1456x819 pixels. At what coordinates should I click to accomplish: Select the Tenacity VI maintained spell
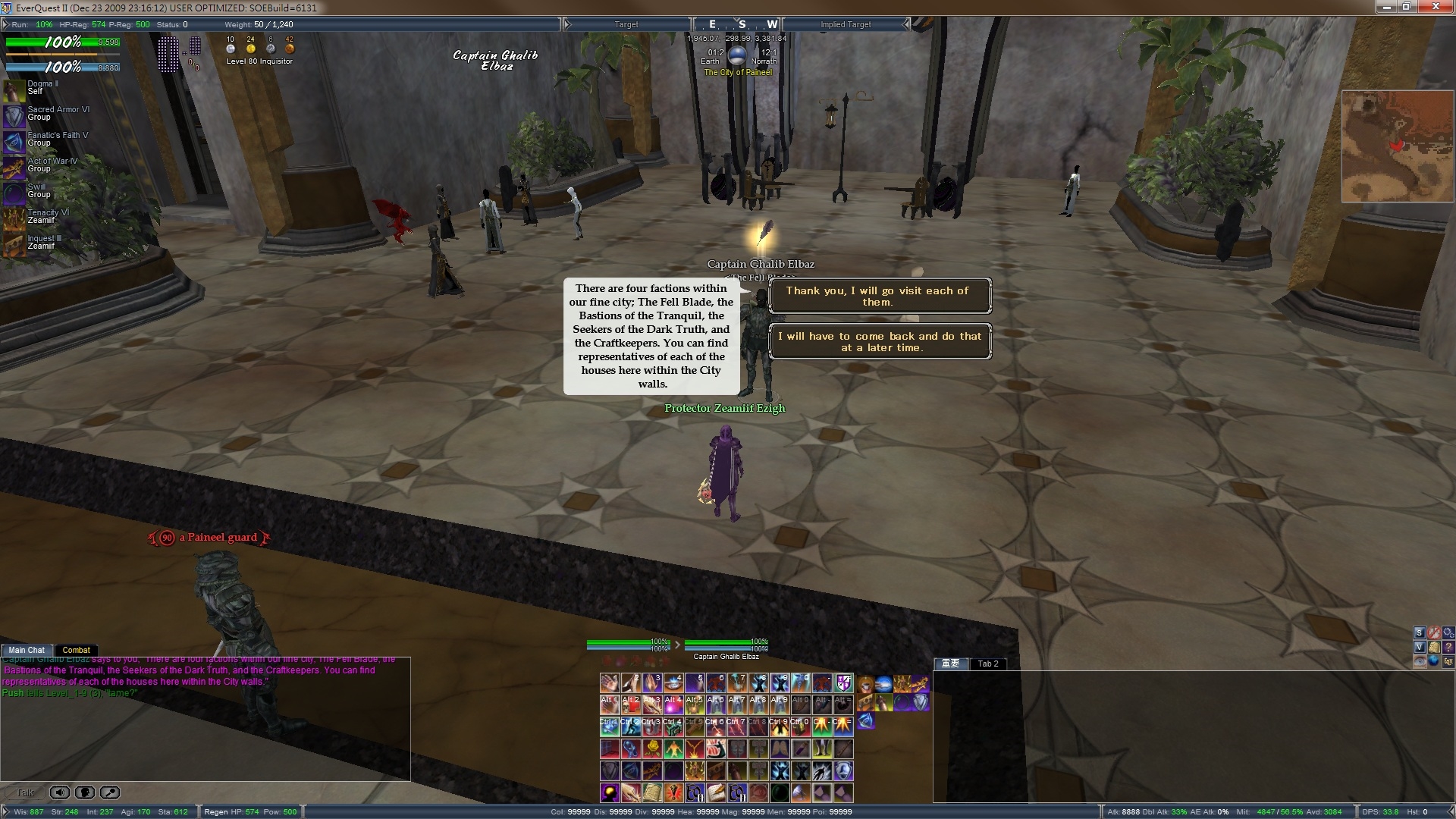pyautogui.click(x=14, y=219)
